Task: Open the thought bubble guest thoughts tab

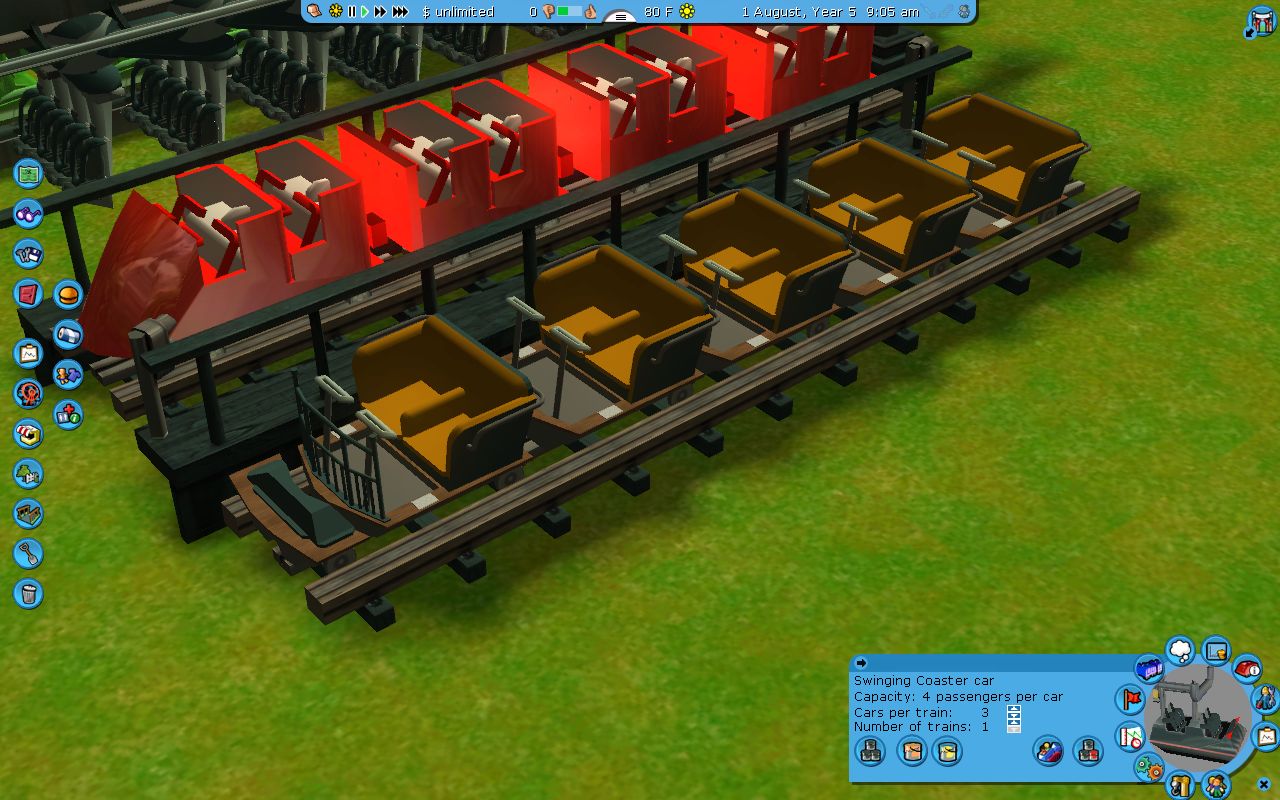Action: (x=1181, y=651)
